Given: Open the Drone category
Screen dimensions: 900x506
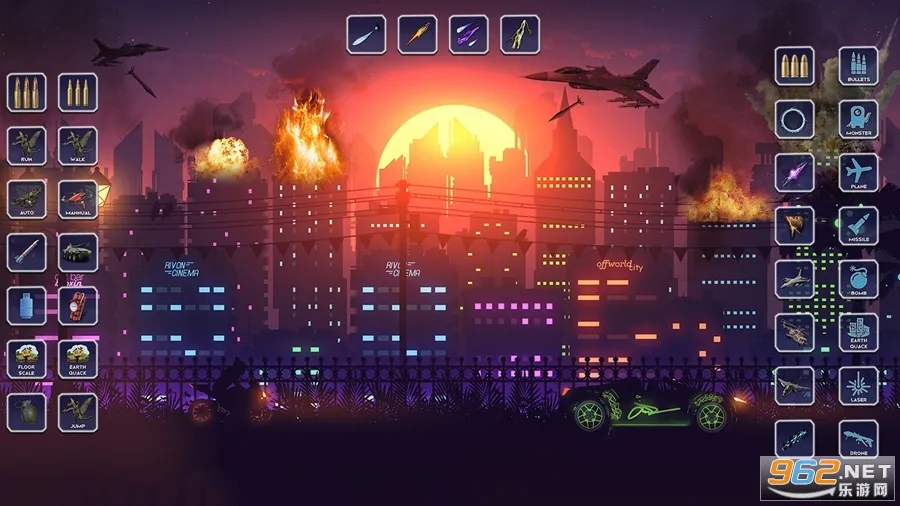Looking at the screenshot, I should click(x=858, y=438).
